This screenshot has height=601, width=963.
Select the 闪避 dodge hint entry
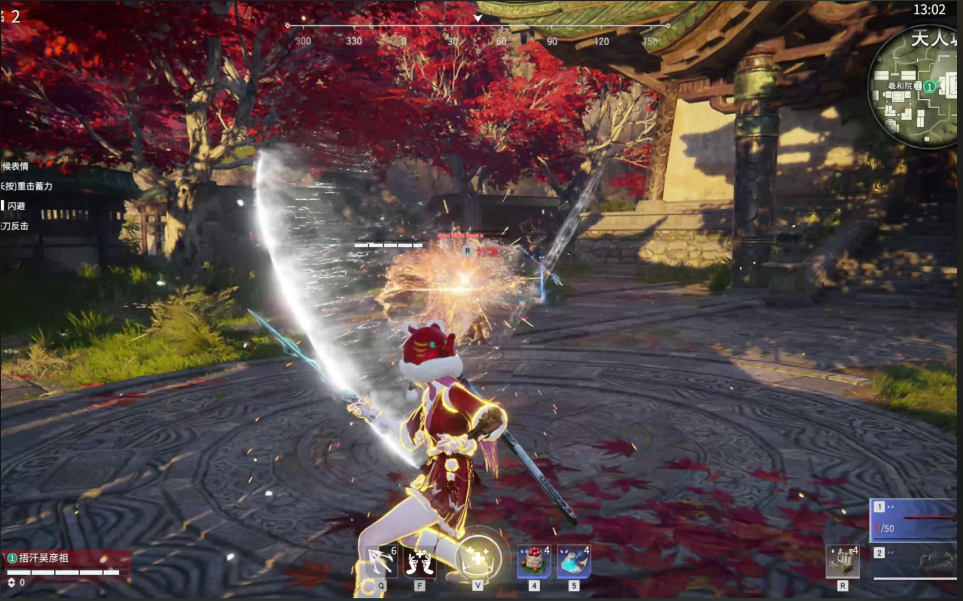click(17, 205)
